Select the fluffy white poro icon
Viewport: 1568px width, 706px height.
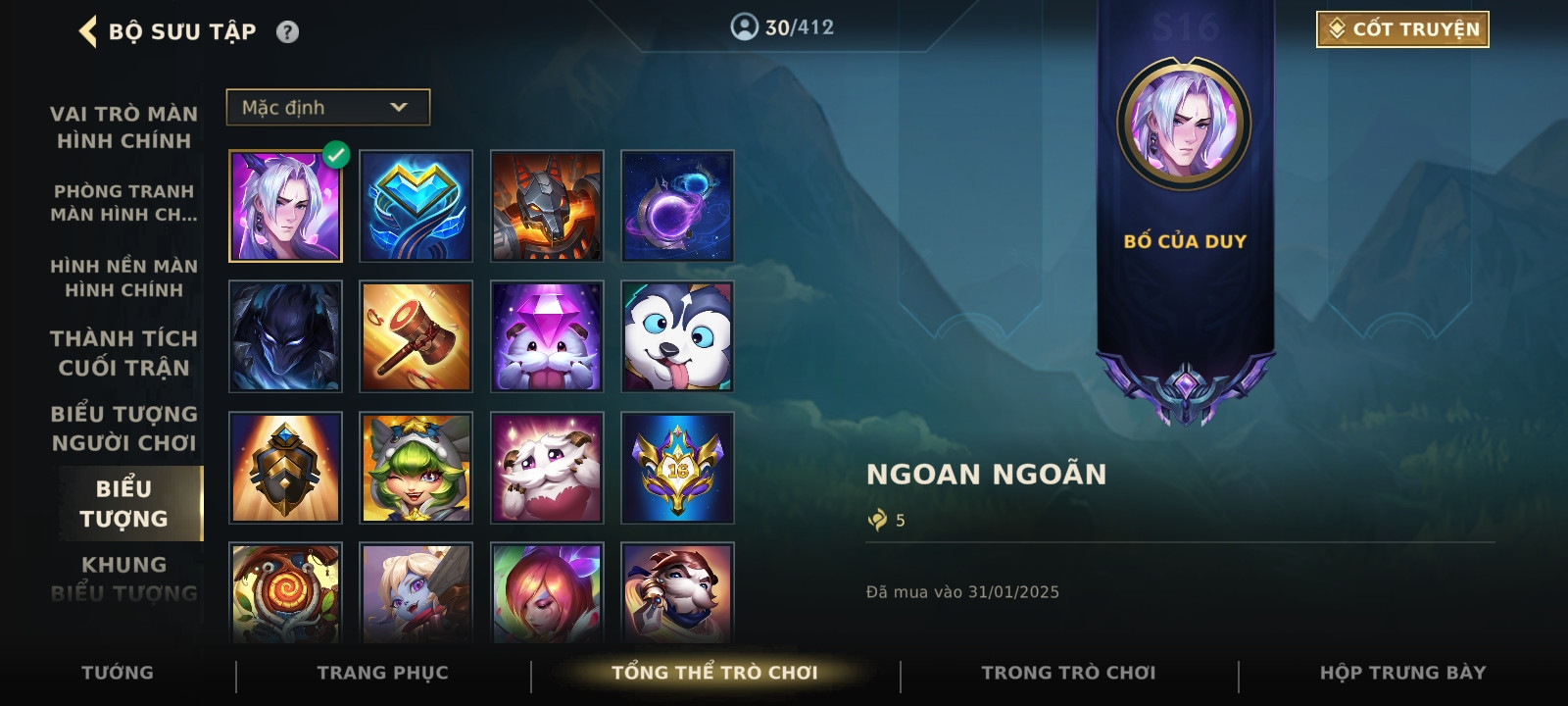click(x=547, y=468)
